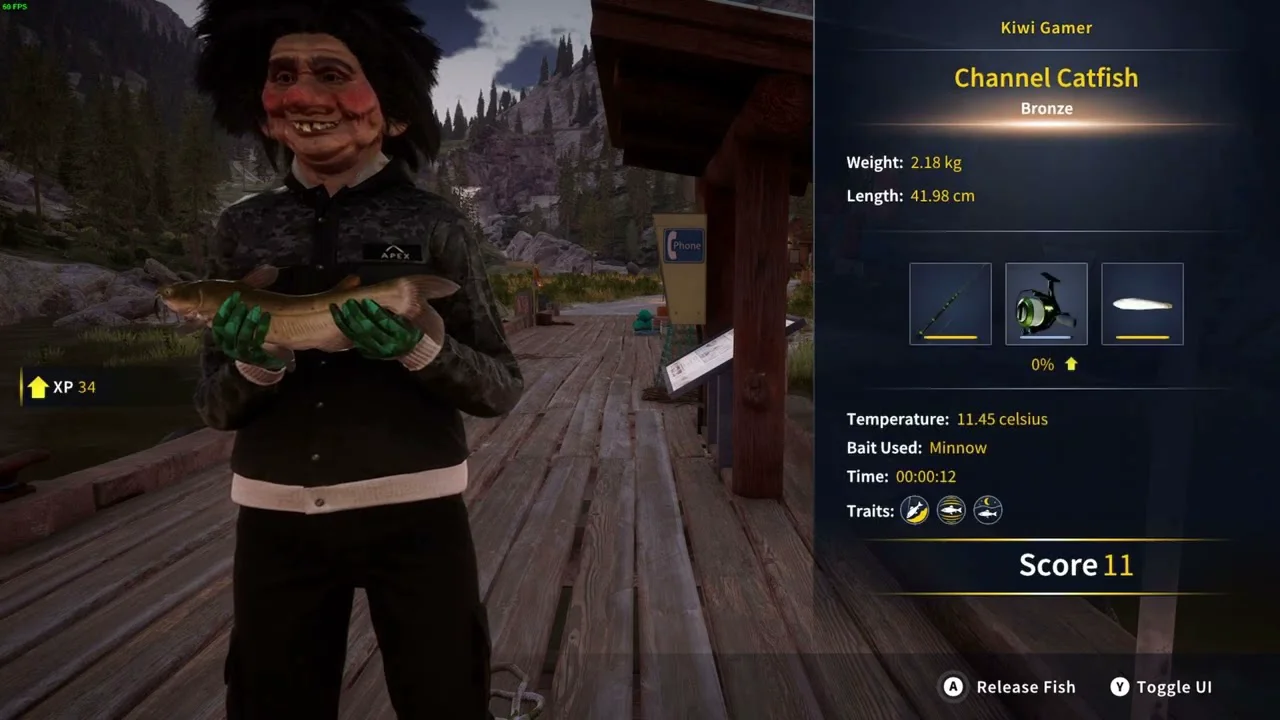Screen dimensions: 1280x720
Task: Select the spinning reel equipment slot
Action: [x=1046, y=304]
